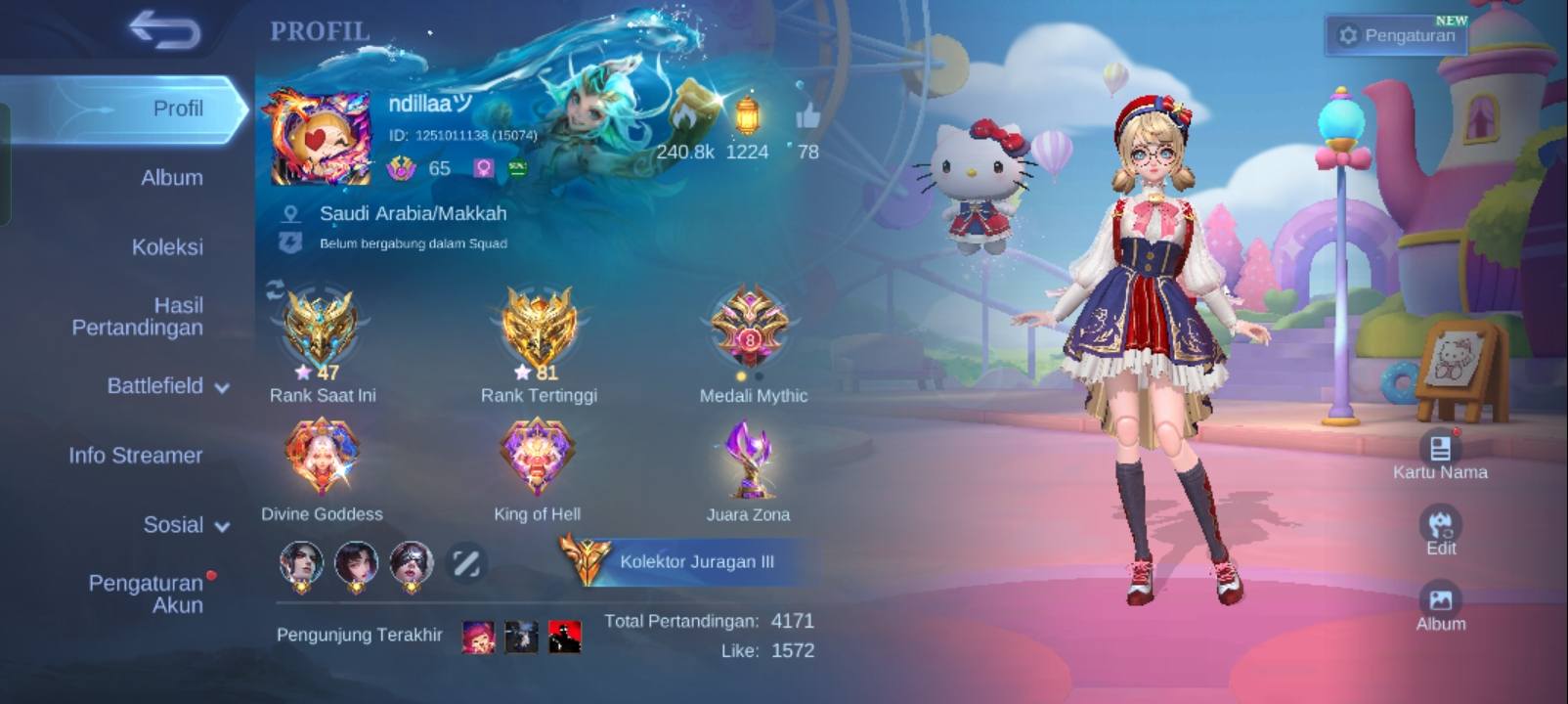Screen dimensions: 1568x704
Task: Go back using the arrow button
Action: click(x=165, y=30)
